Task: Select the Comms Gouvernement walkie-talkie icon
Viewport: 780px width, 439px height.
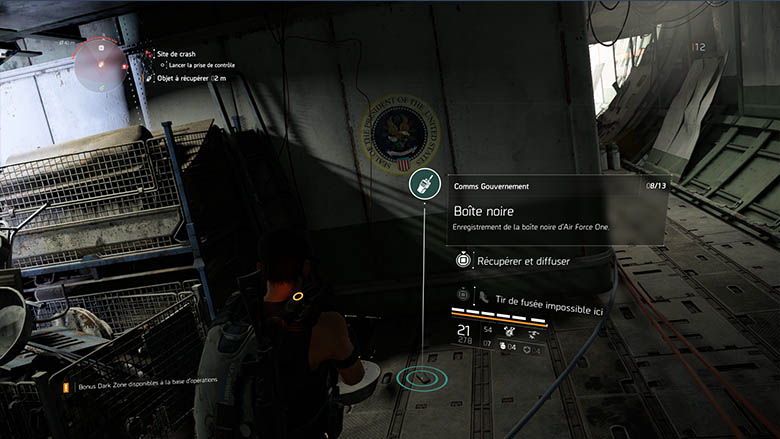Action: click(x=422, y=186)
